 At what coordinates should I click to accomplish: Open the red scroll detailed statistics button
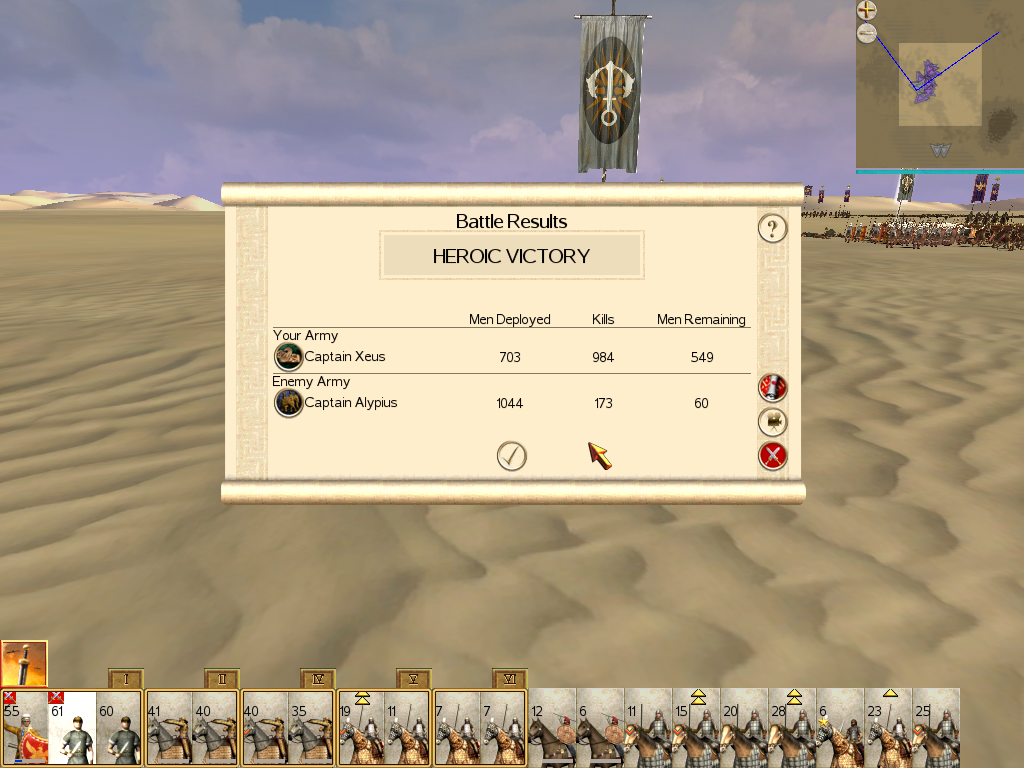tap(772, 387)
